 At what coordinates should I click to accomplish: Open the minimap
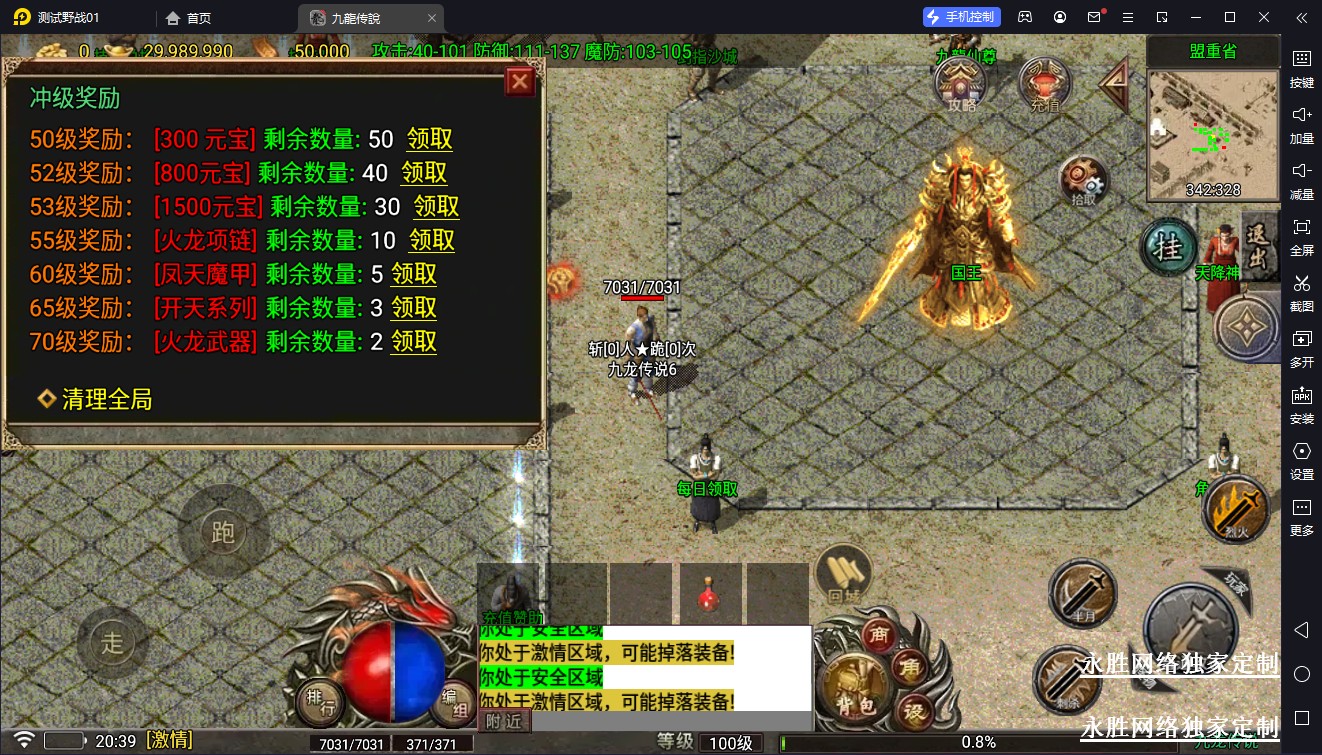[x=1212, y=133]
